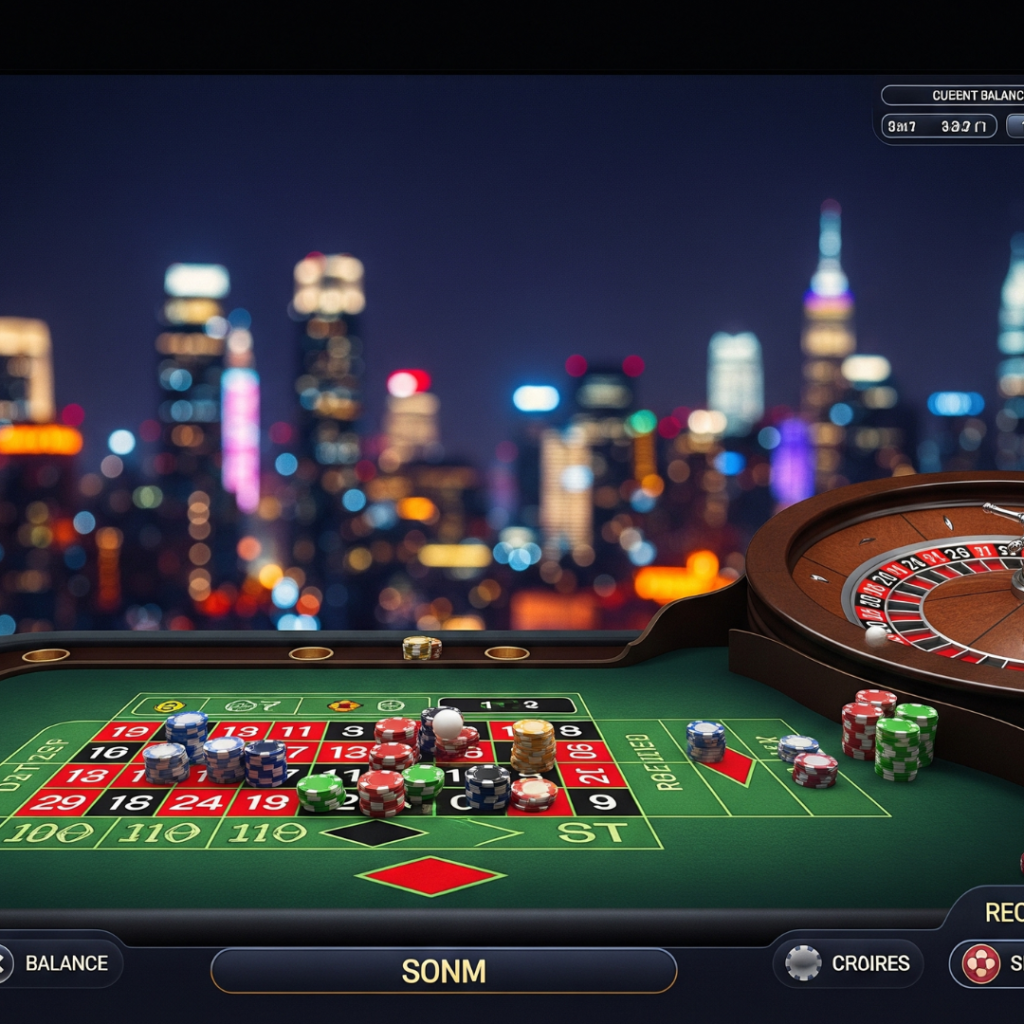Click the SONM button
Viewport: 1024px width, 1024px height.
(x=443, y=970)
